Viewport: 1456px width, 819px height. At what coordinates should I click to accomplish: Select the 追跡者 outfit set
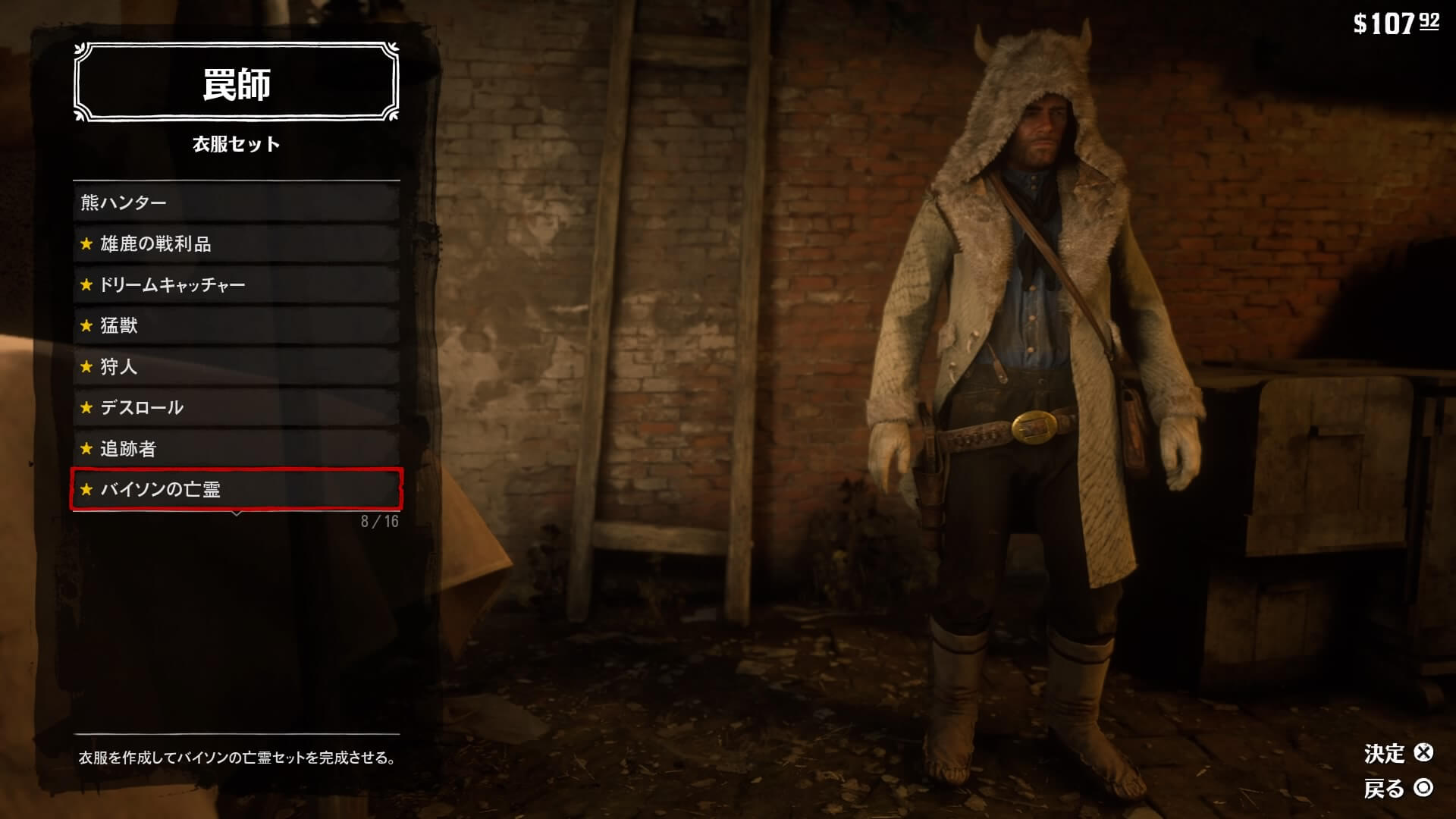[236, 448]
